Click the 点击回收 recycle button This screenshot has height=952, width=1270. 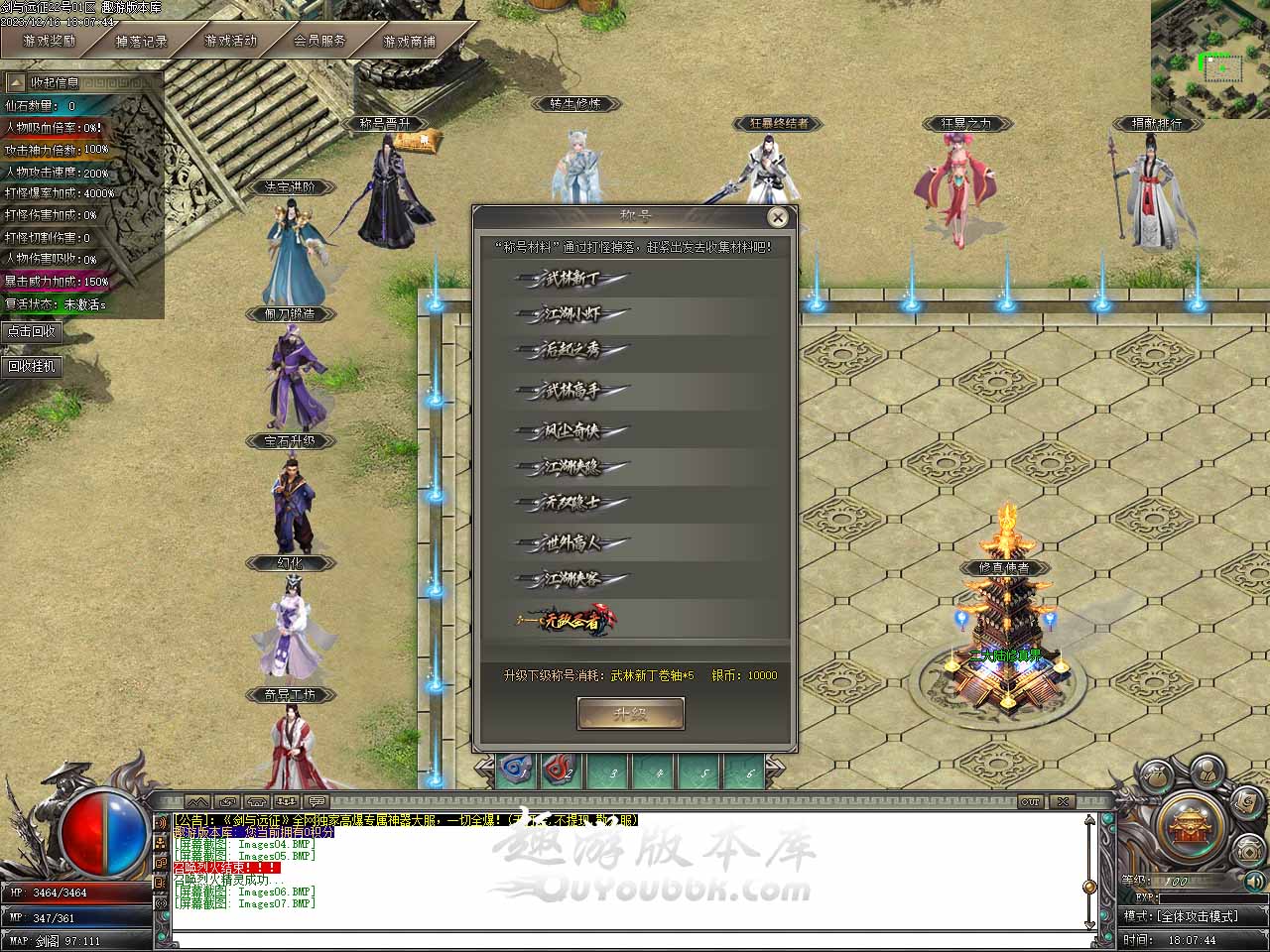[x=32, y=331]
